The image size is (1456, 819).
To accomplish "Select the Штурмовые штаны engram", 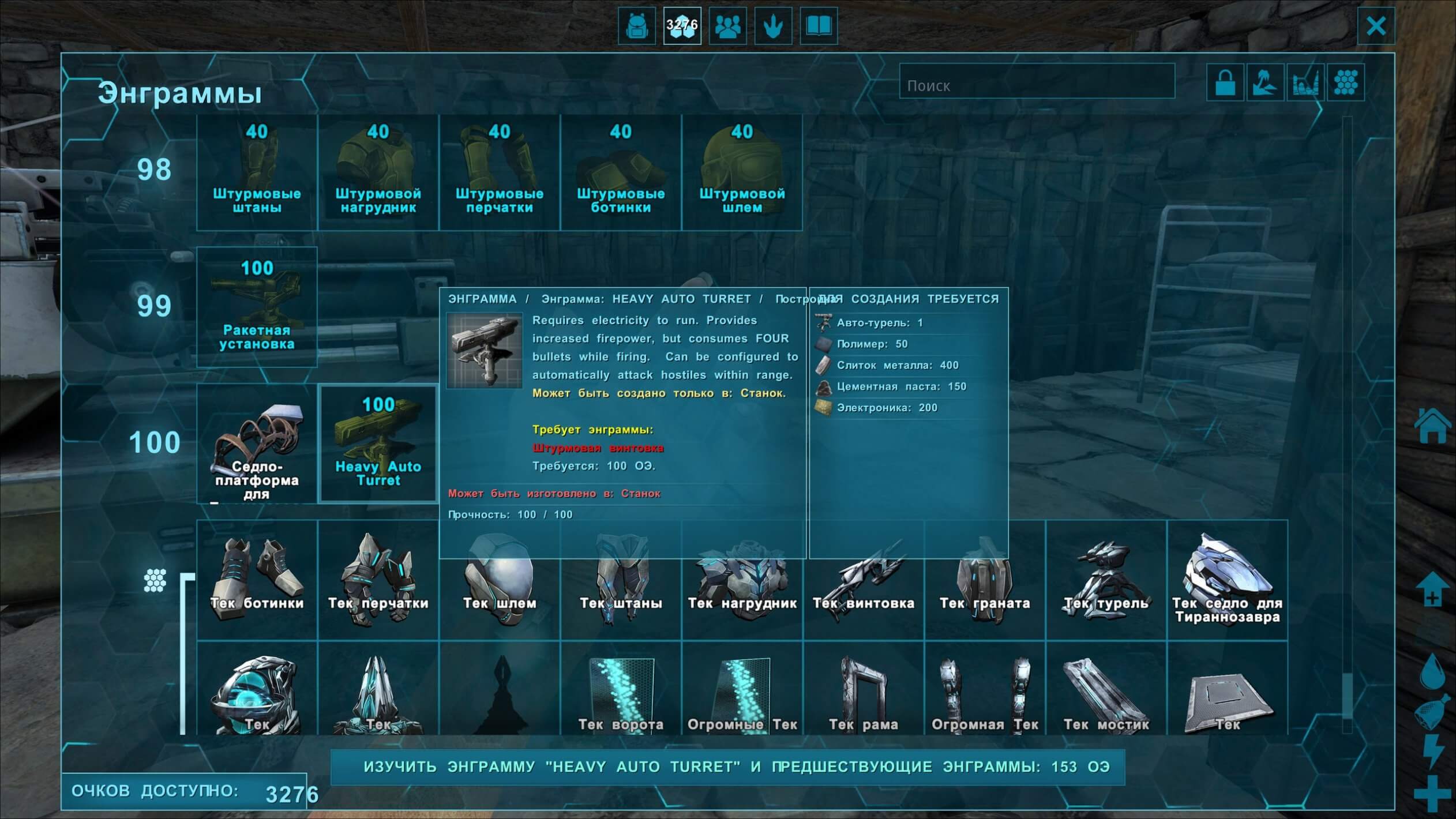I will (x=257, y=172).
